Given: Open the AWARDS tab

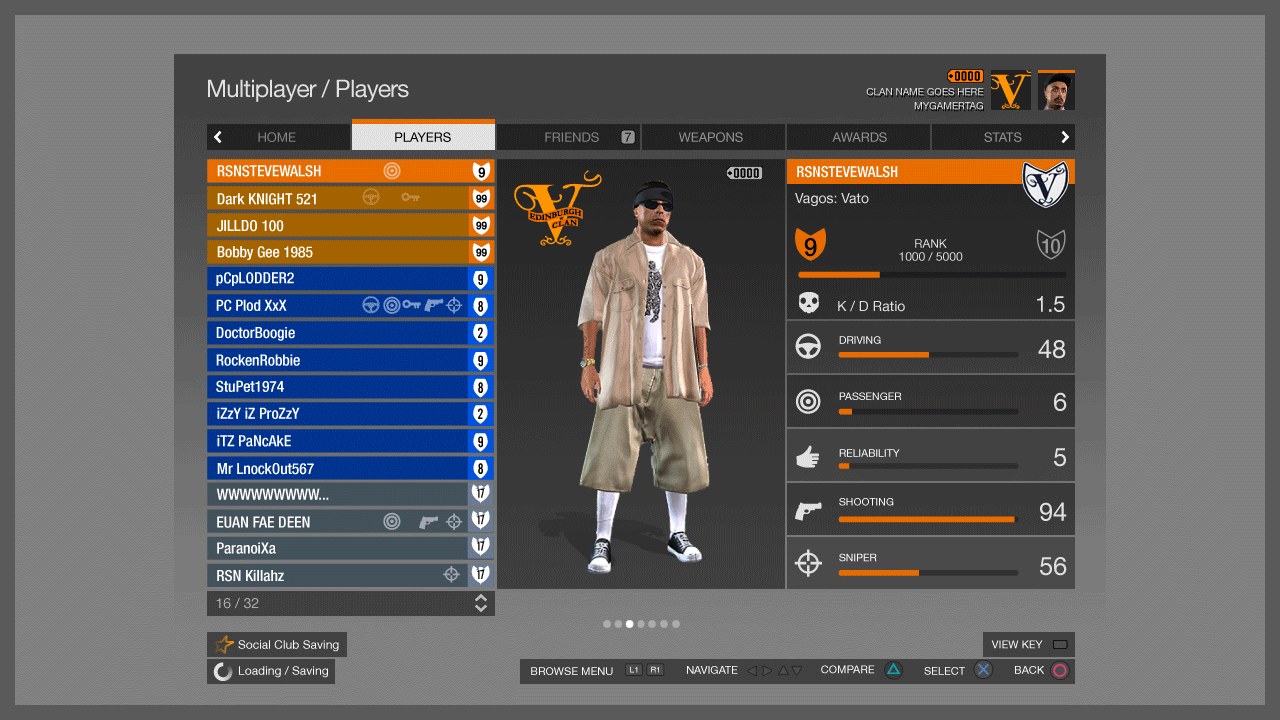Looking at the screenshot, I should tap(859, 137).
